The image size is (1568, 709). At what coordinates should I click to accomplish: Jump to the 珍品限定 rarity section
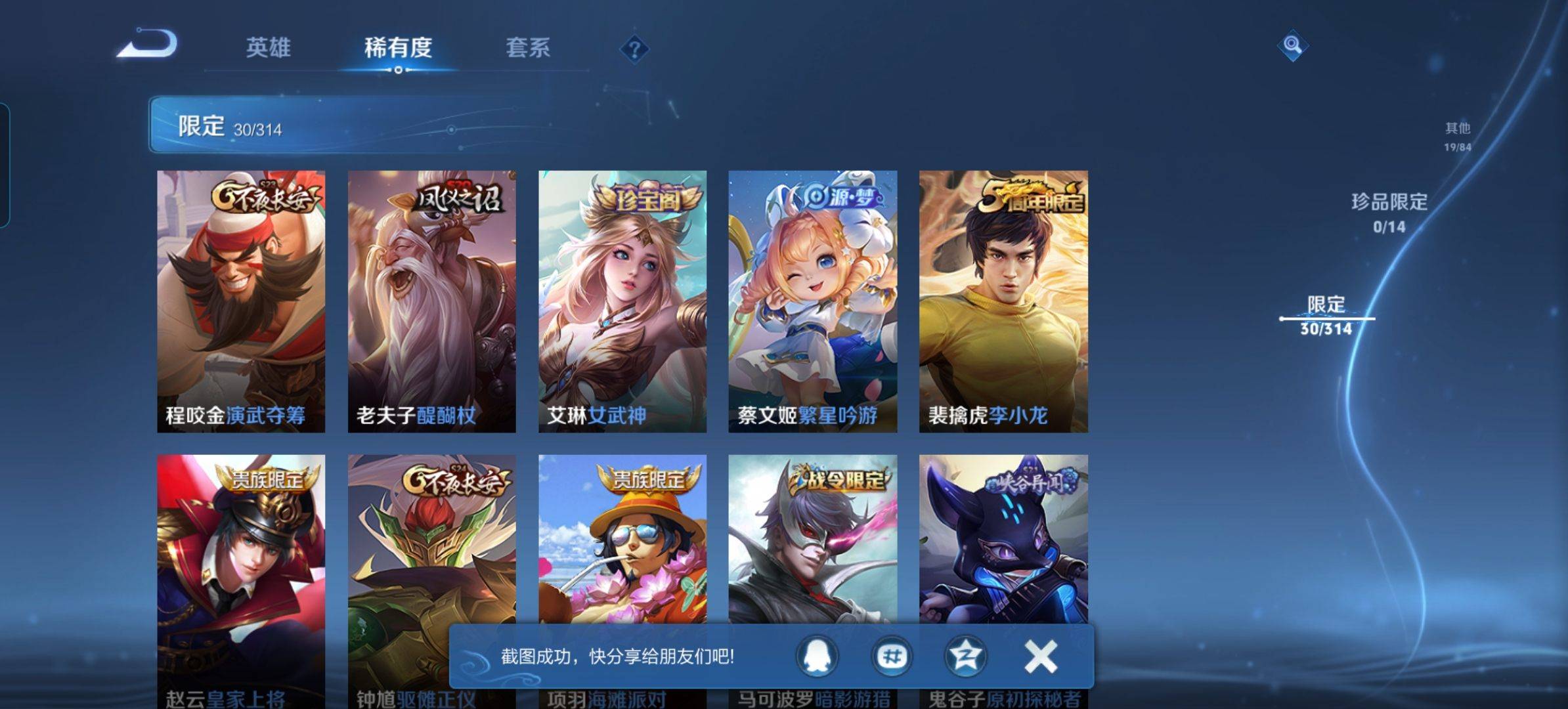[1389, 211]
